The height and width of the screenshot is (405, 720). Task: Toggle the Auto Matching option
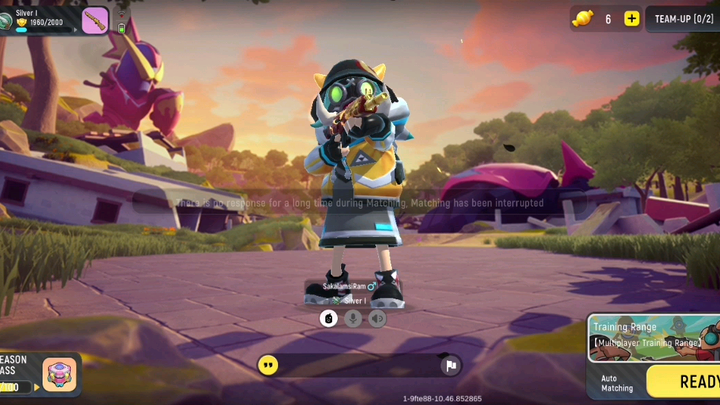(x=616, y=383)
